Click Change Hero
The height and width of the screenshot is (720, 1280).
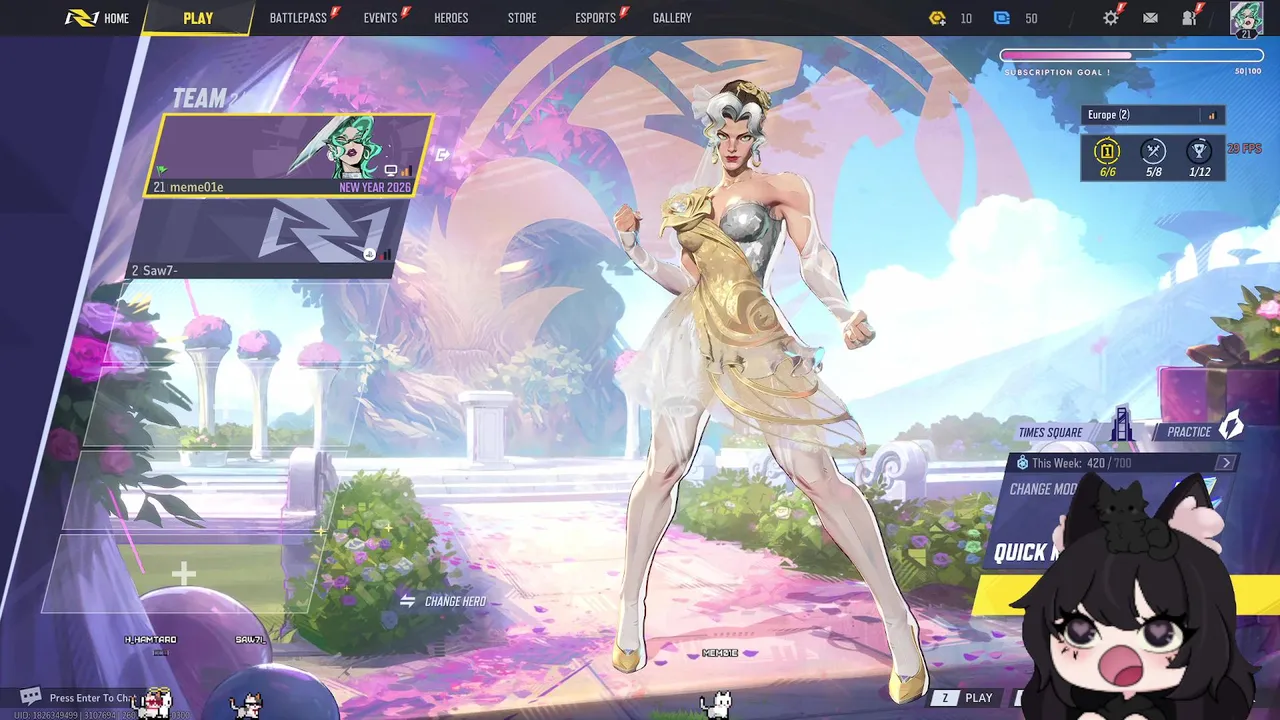[443, 601]
